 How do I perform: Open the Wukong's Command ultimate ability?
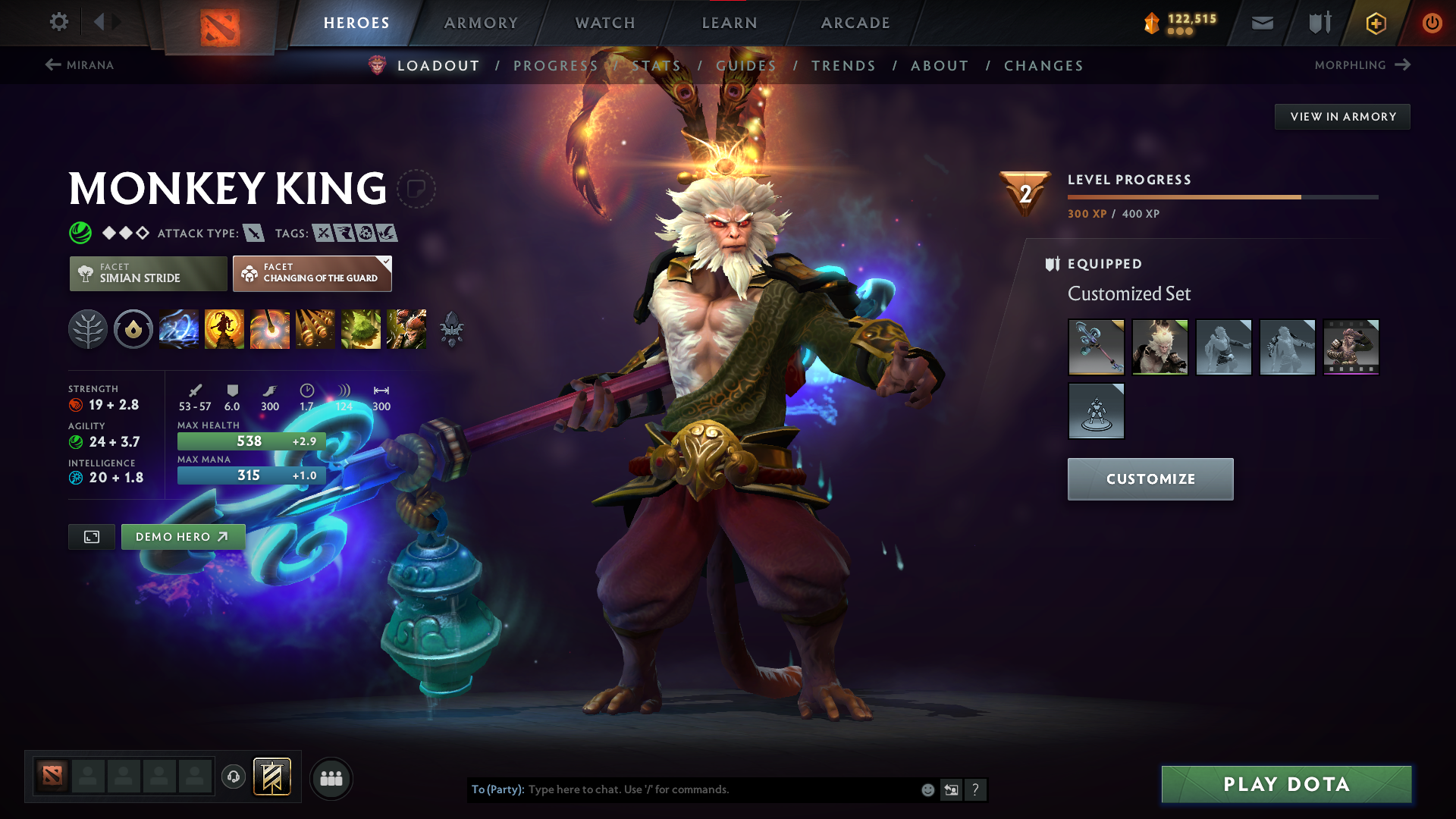(406, 329)
